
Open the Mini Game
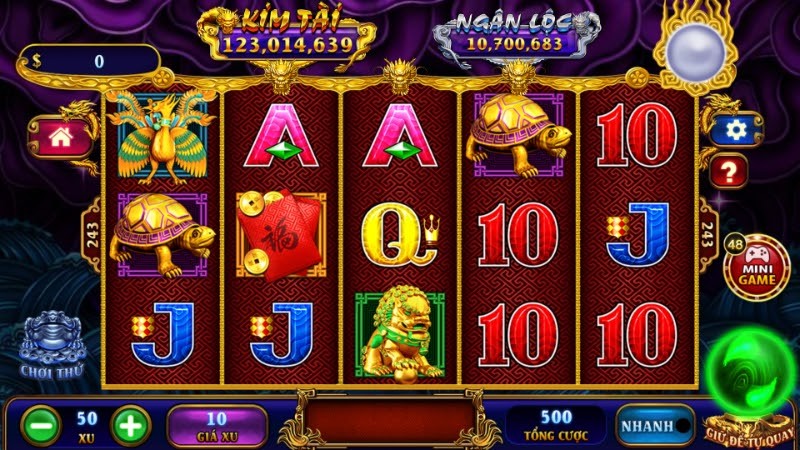pyautogui.click(x=759, y=267)
